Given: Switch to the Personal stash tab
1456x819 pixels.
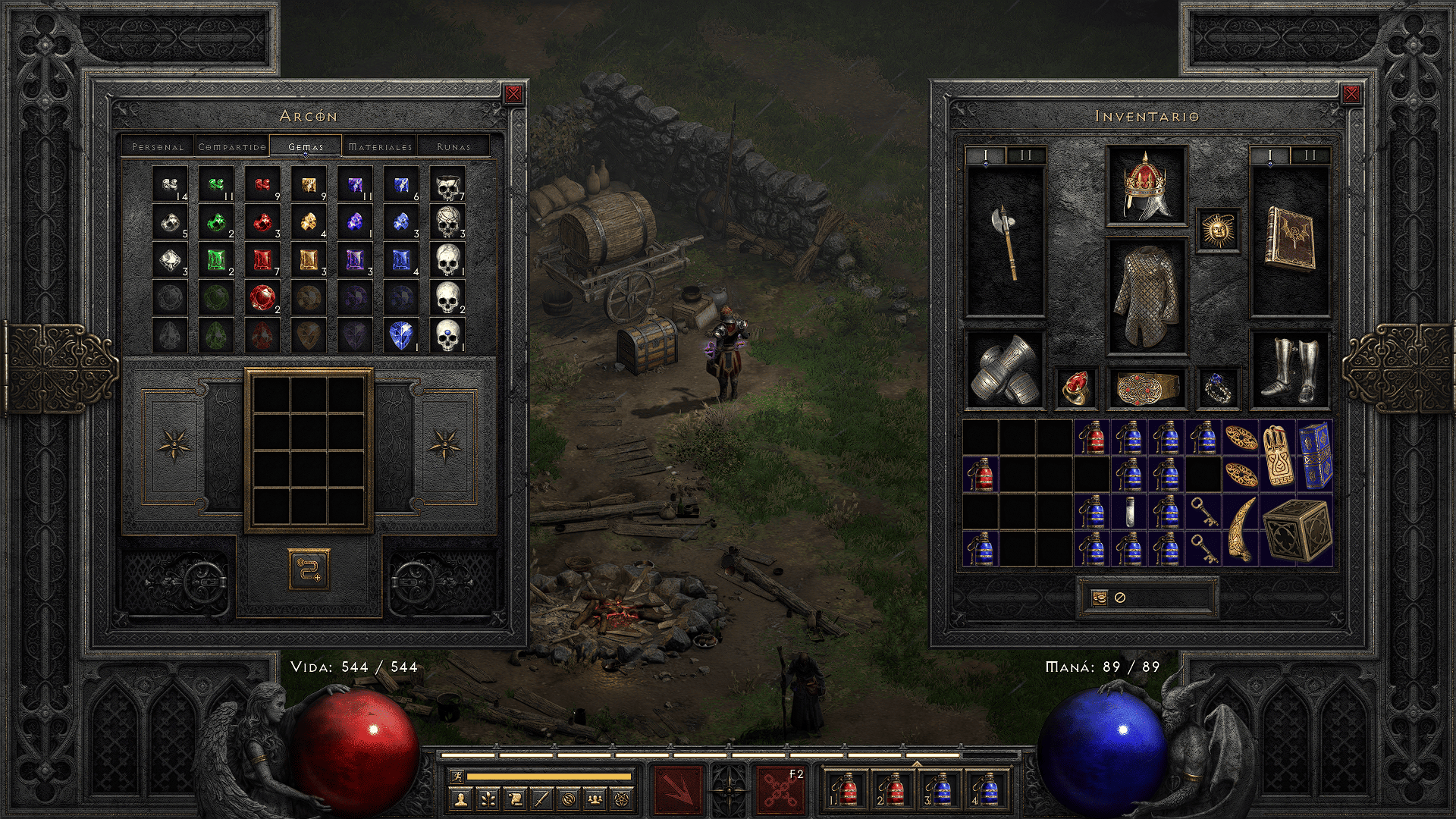Looking at the screenshot, I should tap(158, 147).
